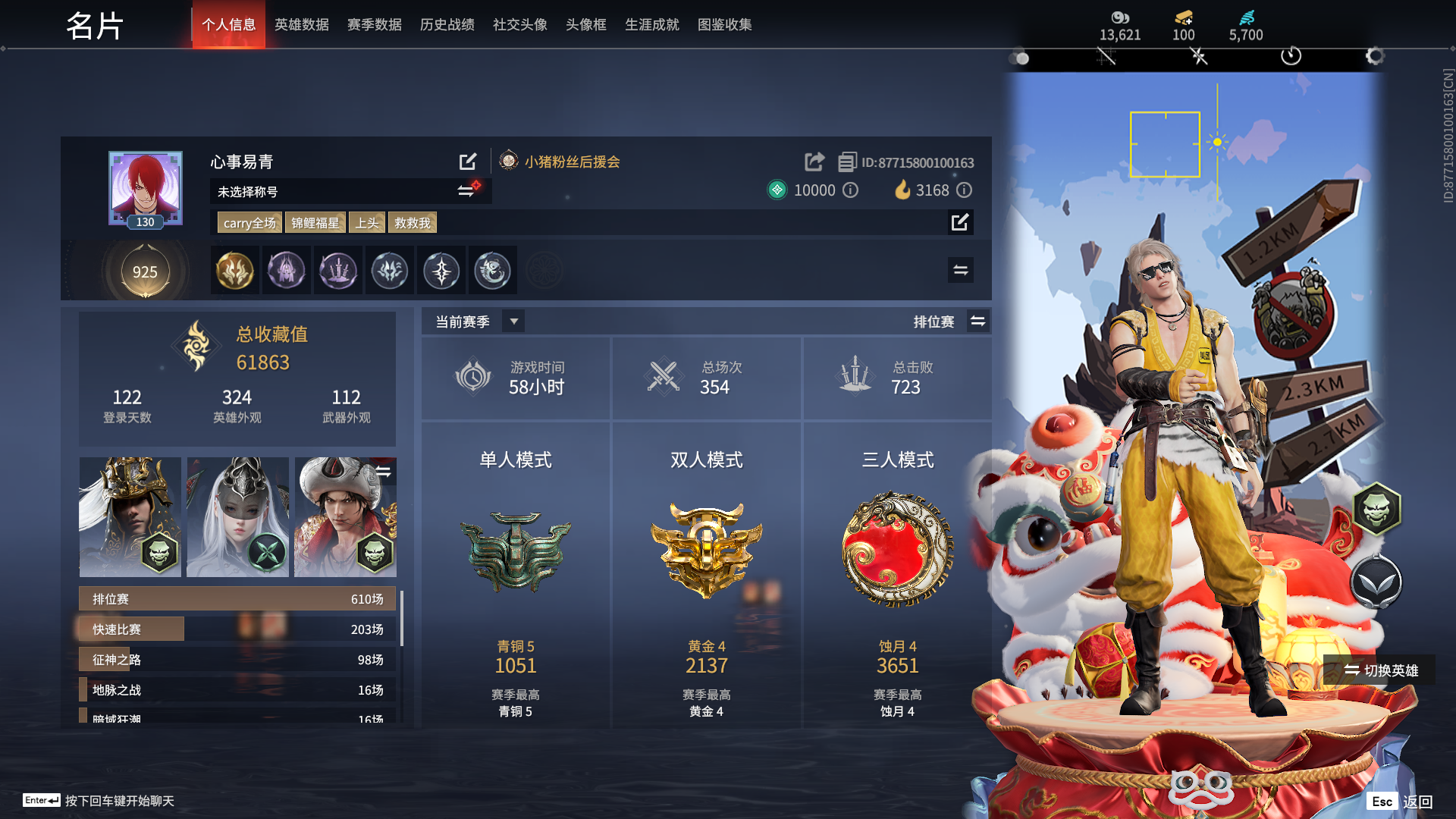
Task: Click 切换英雄 to change hero
Action: 1380,670
